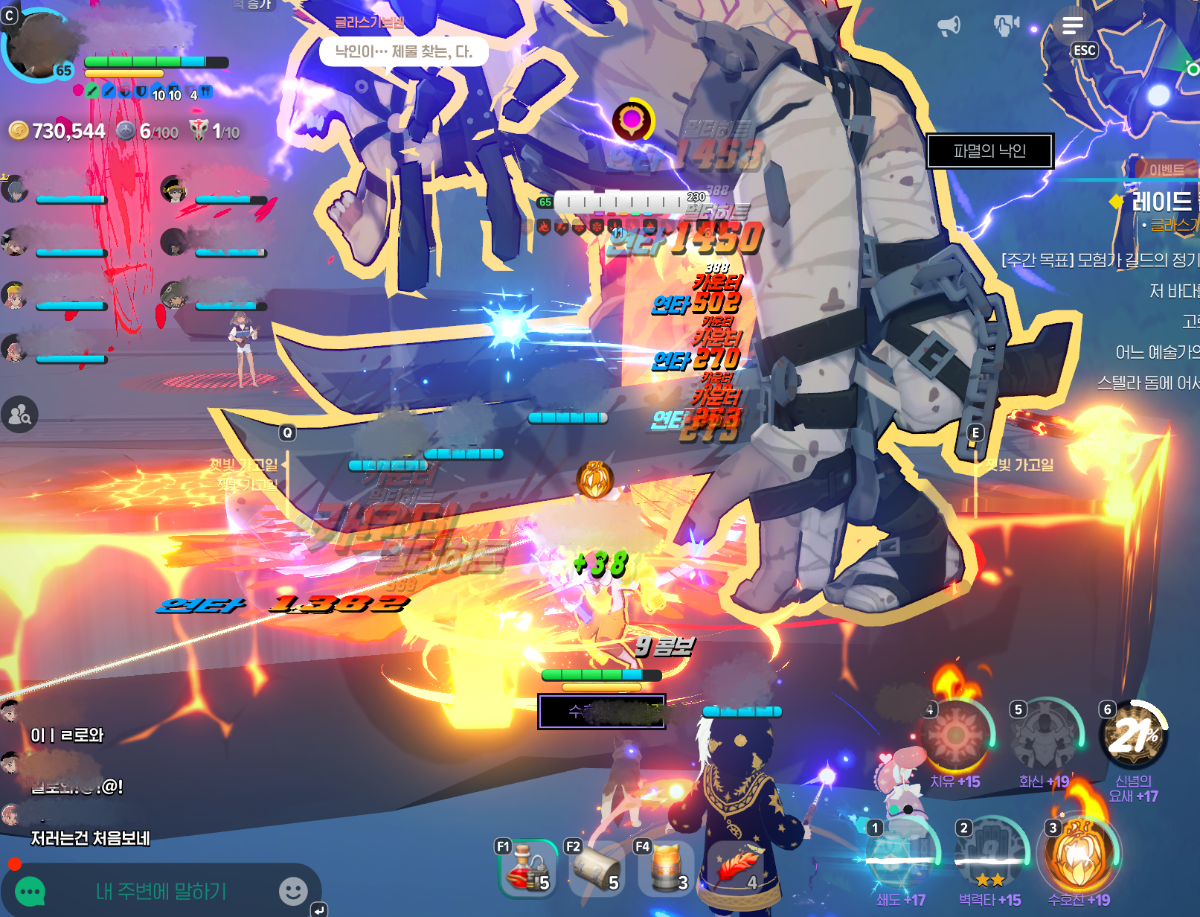Use the scroll item slot
Image resolution: width=1200 pixels, height=917 pixels.
pyautogui.click(x=596, y=869)
